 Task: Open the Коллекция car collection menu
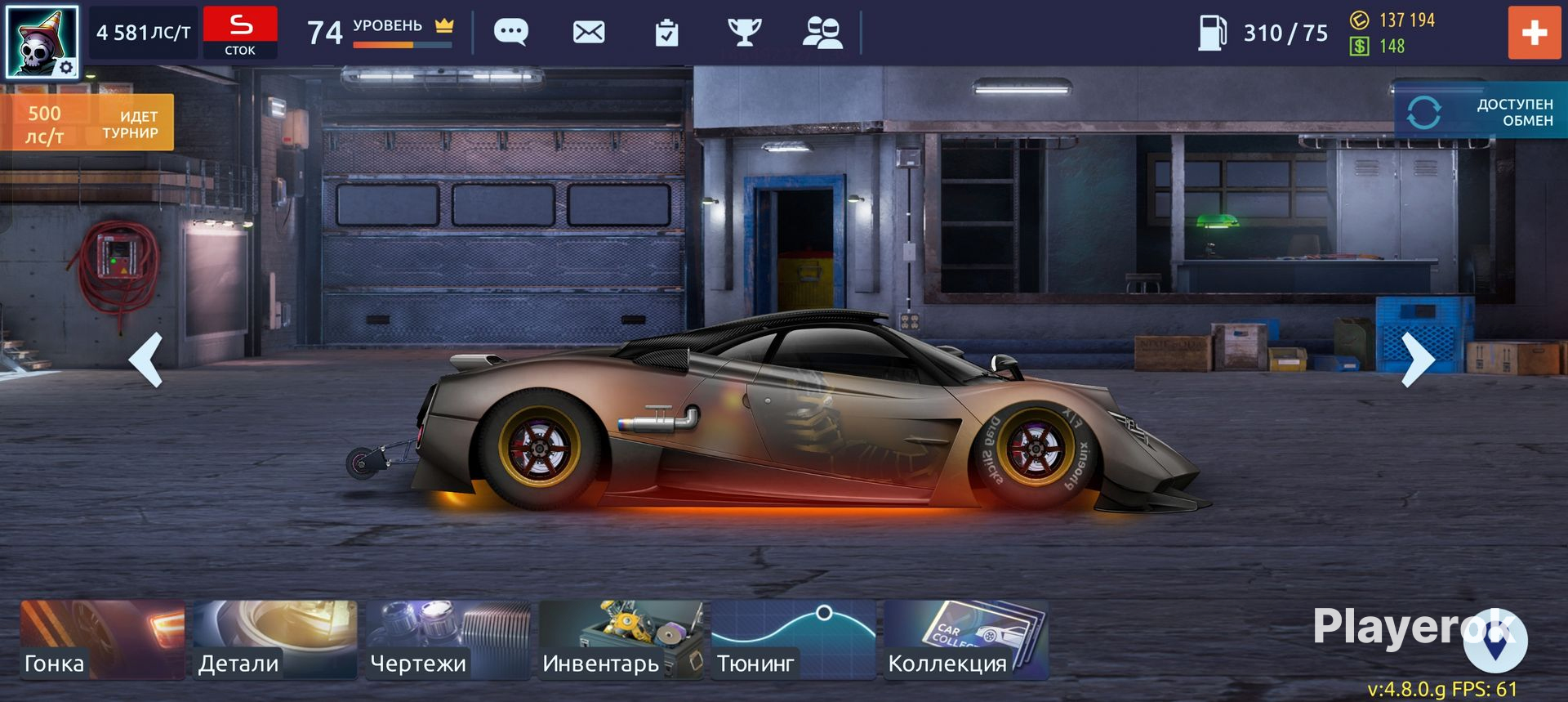[x=966, y=640]
